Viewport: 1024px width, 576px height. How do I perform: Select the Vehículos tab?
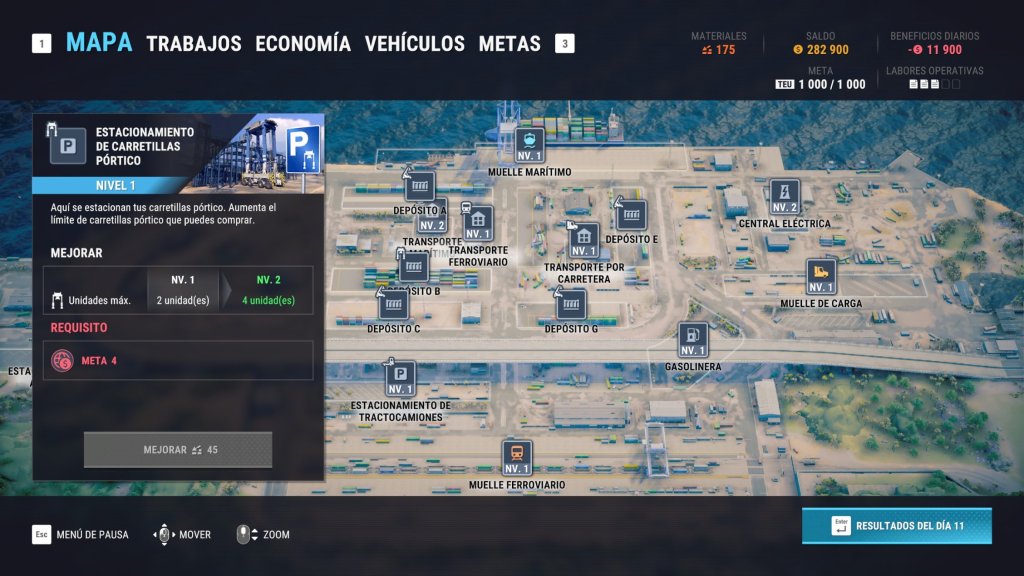pyautogui.click(x=414, y=44)
